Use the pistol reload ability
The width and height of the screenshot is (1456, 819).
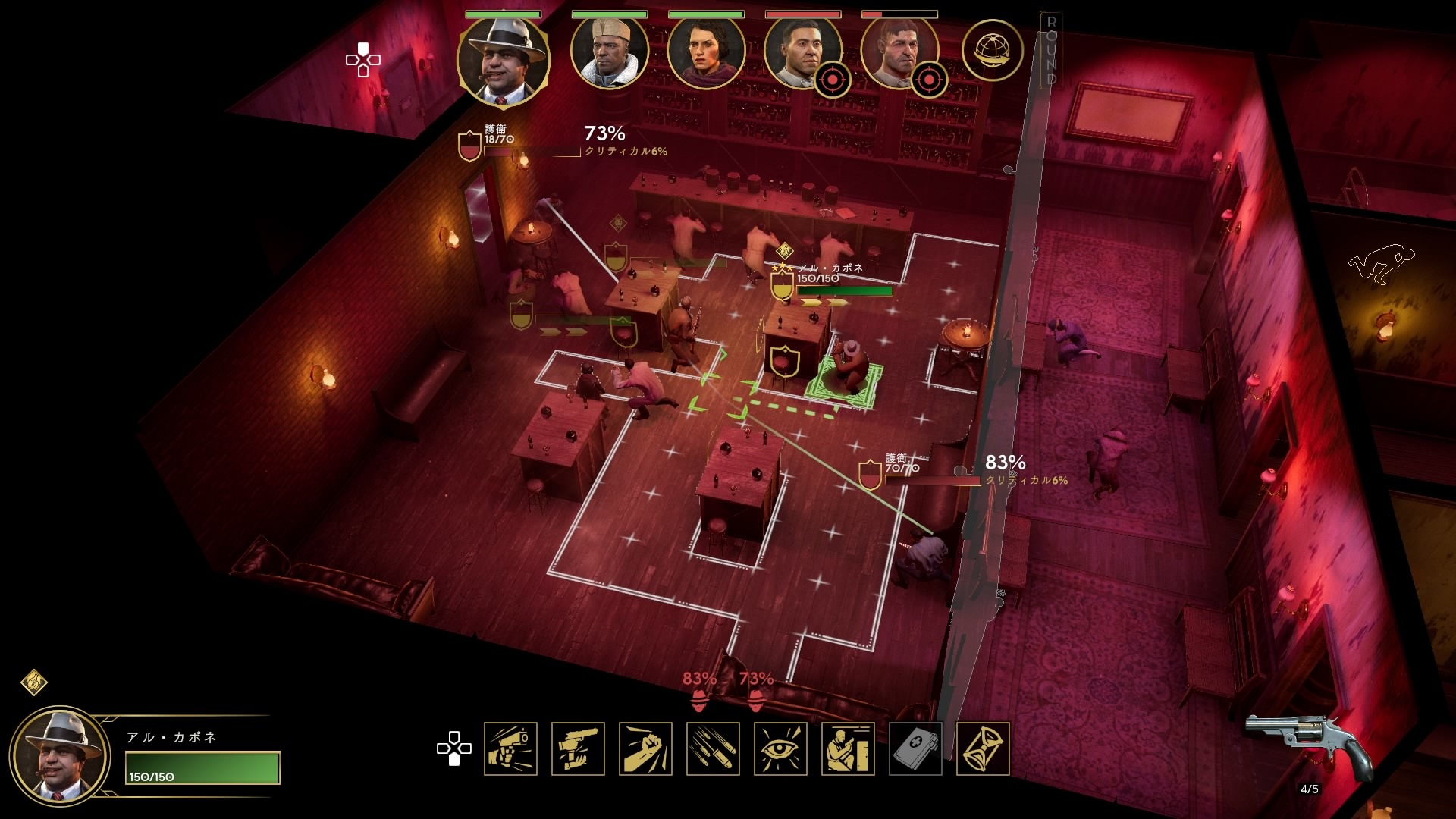coord(578,748)
